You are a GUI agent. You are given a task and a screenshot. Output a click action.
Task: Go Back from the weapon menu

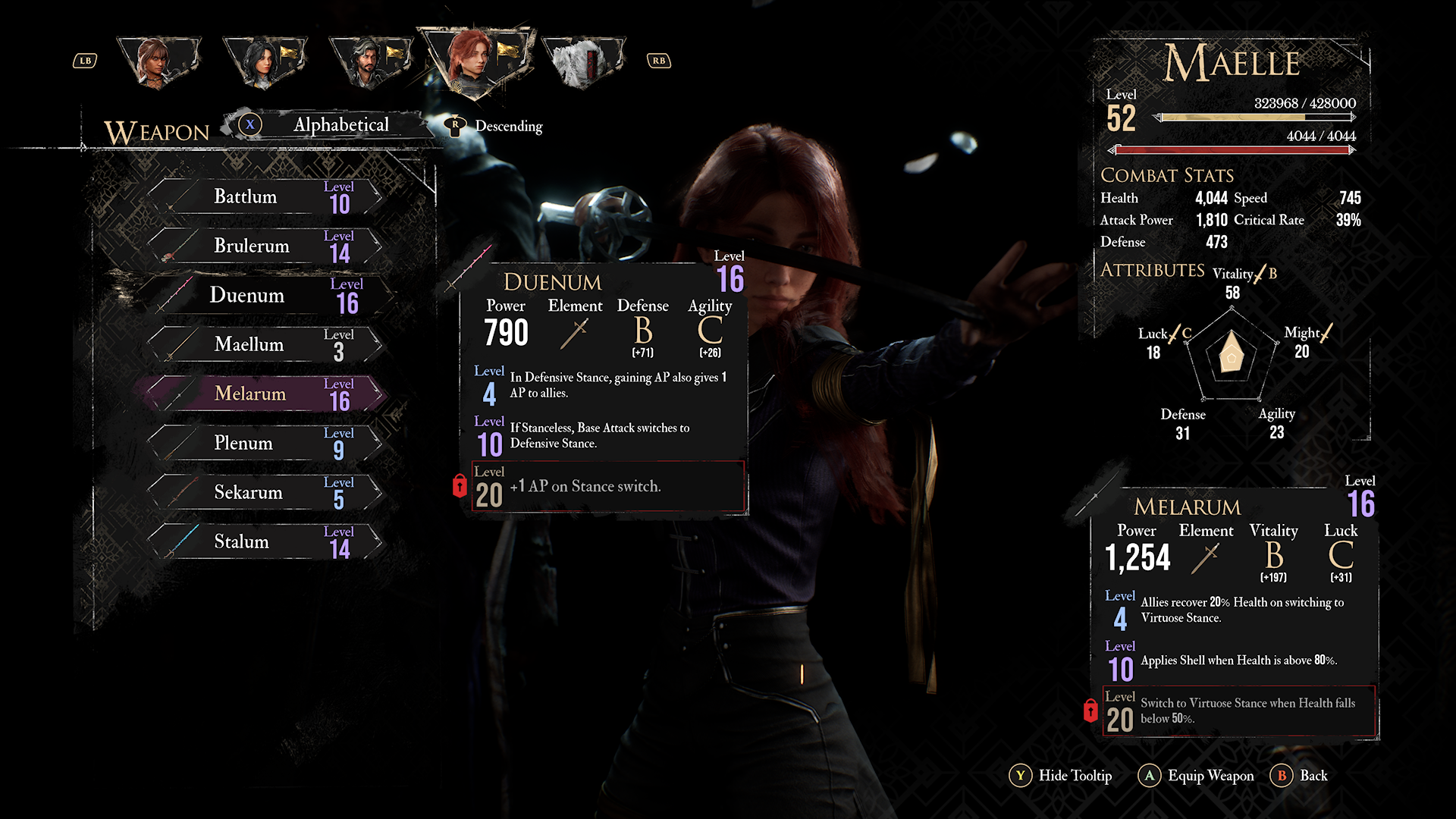[x=1299, y=776]
